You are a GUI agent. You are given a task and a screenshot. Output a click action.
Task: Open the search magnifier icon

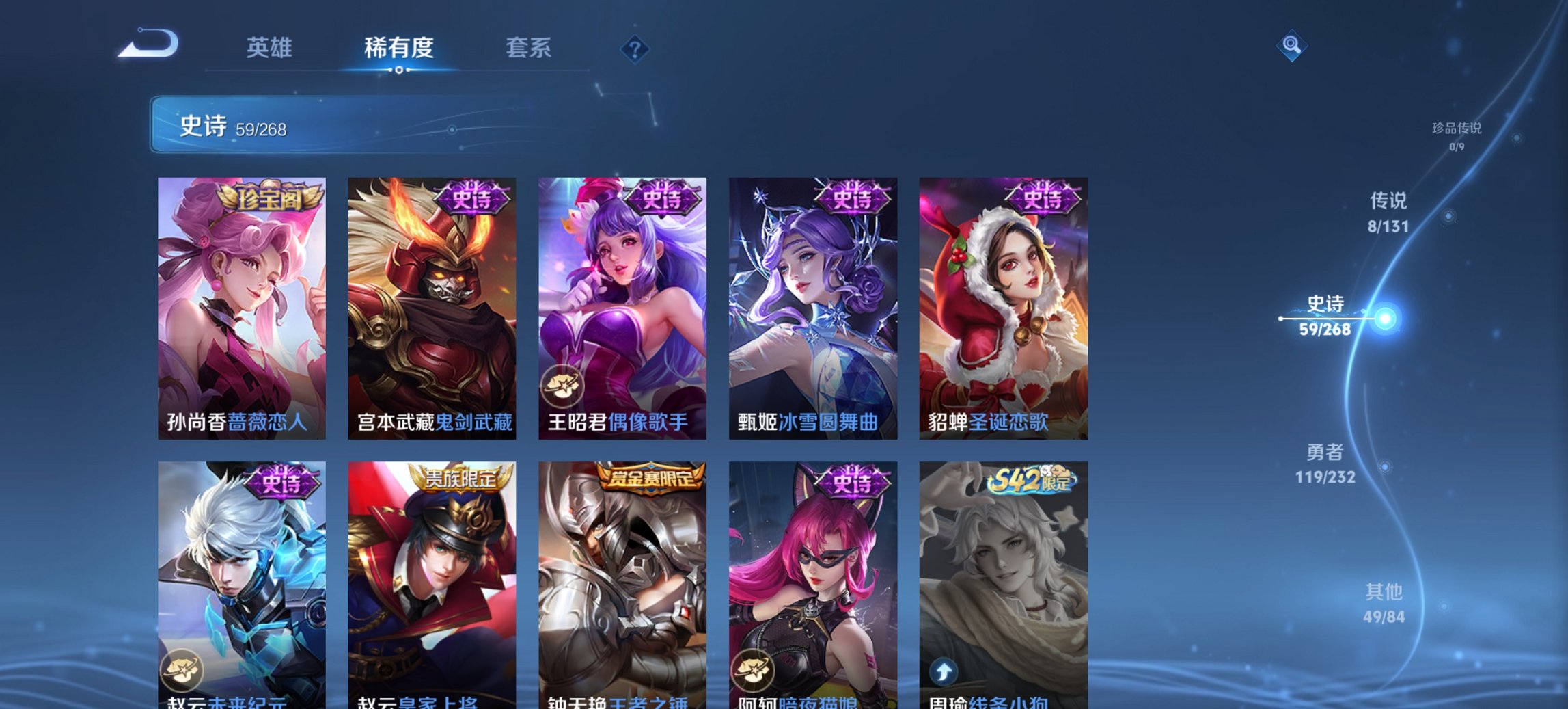tap(1290, 46)
